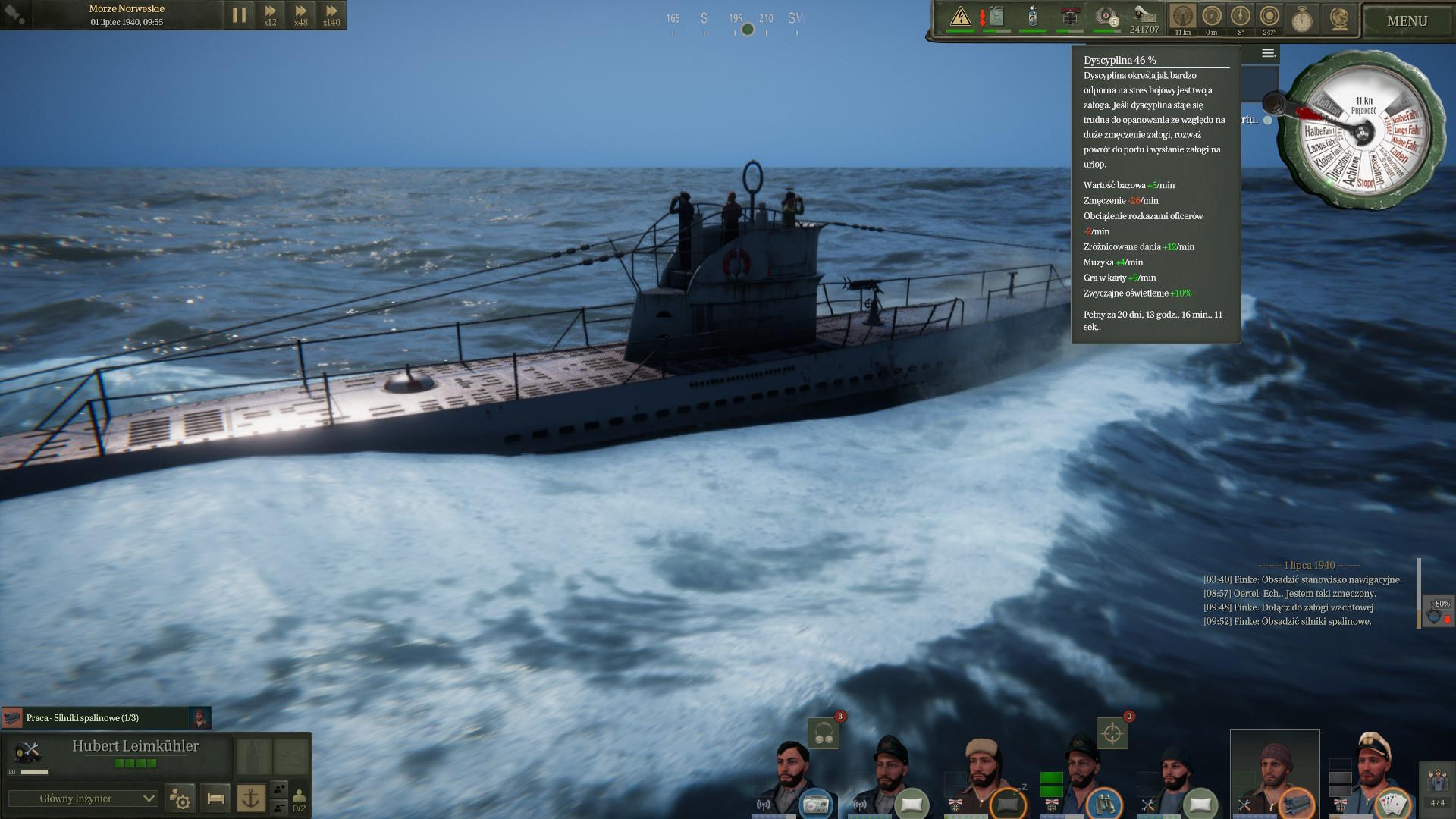Set time speed to x140
This screenshot has width=1456, height=819.
pos(331,15)
